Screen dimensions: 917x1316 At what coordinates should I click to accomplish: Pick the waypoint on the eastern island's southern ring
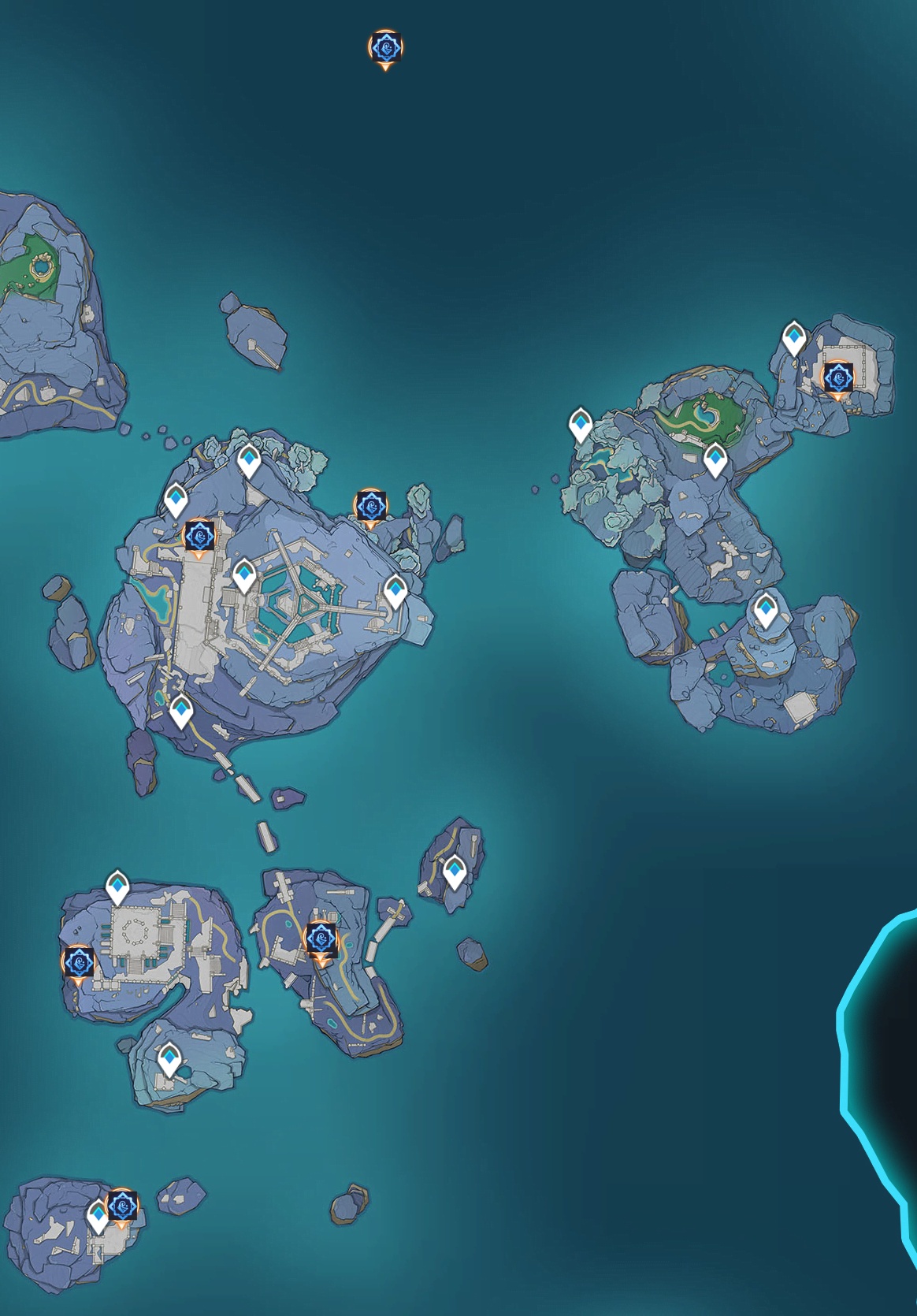(766, 610)
